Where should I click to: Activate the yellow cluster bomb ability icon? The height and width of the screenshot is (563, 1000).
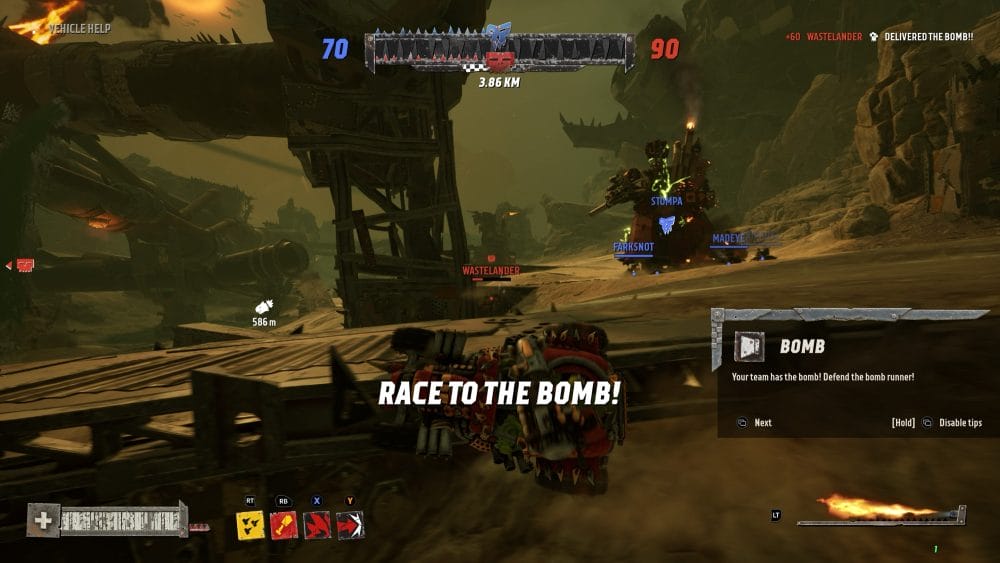pos(250,525)
